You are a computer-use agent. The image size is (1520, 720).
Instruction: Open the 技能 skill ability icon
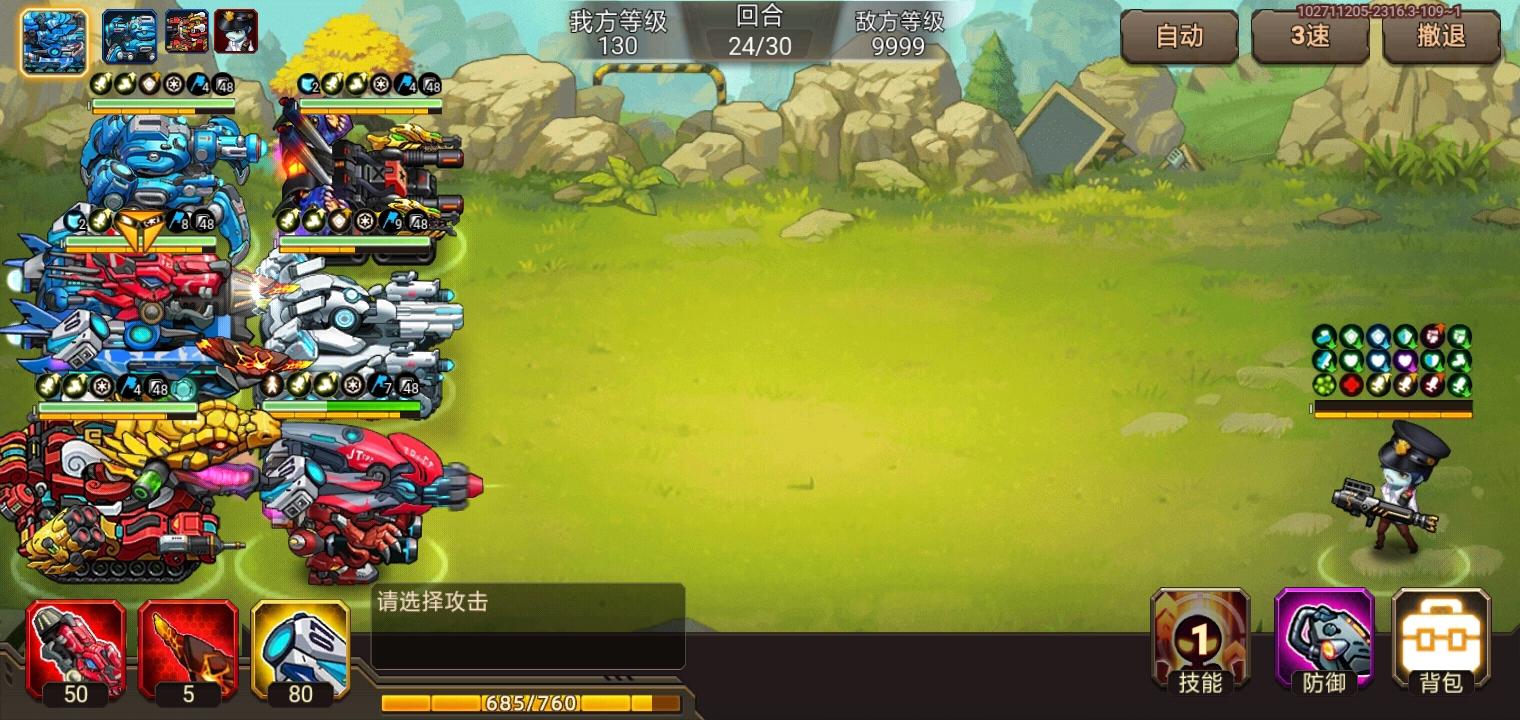click(1199, 645)
